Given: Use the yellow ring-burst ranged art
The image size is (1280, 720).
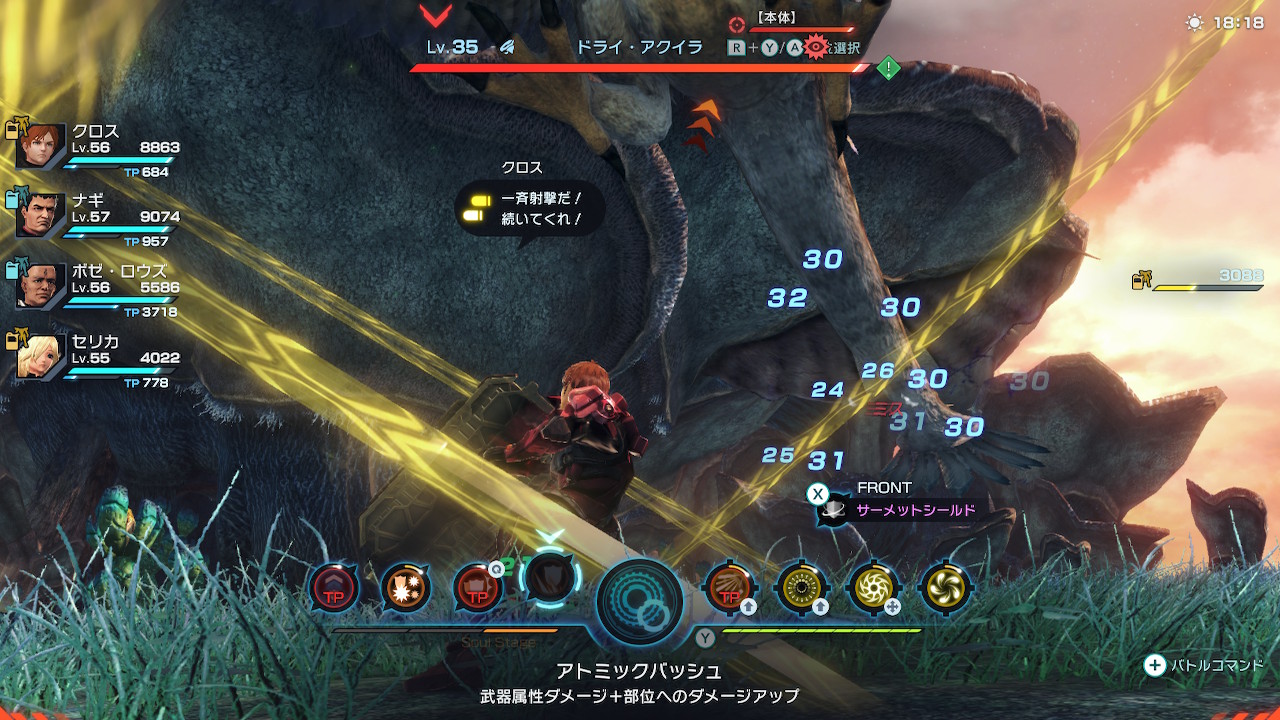Looking at the screenshot, I should (800, 587).
